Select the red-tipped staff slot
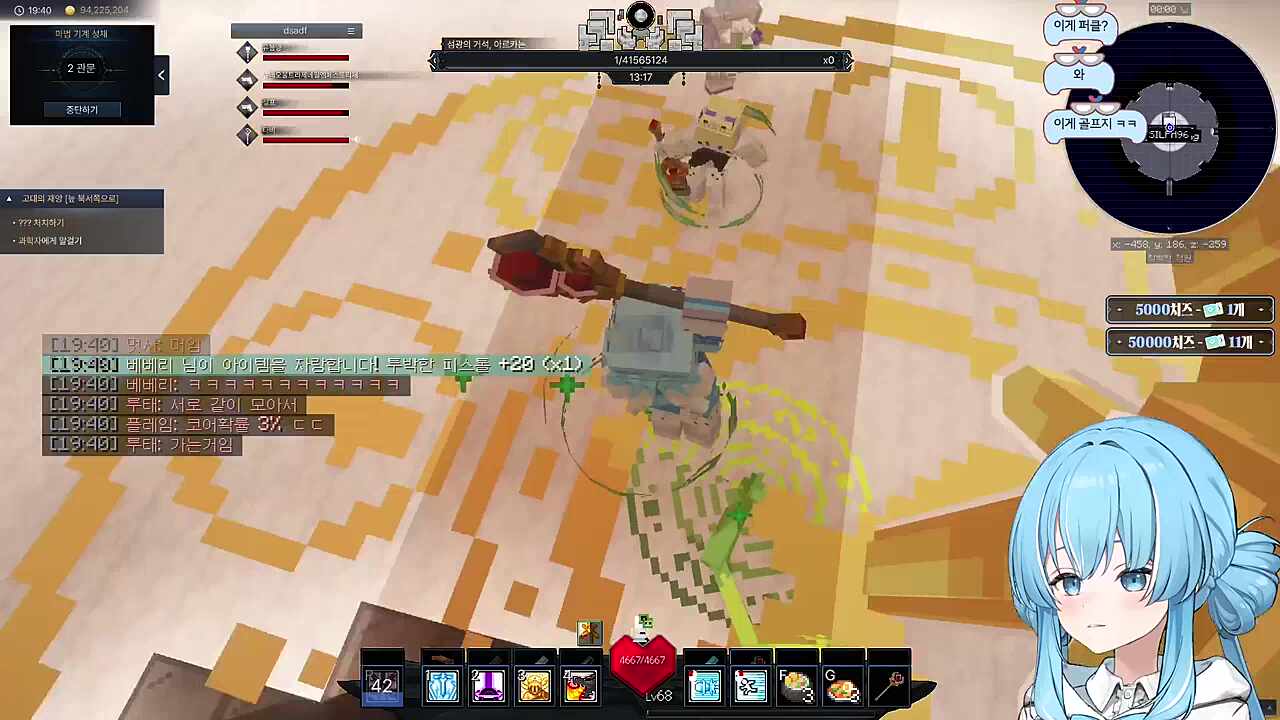Viewport: 1280px width, 720px height. point(889,685)
